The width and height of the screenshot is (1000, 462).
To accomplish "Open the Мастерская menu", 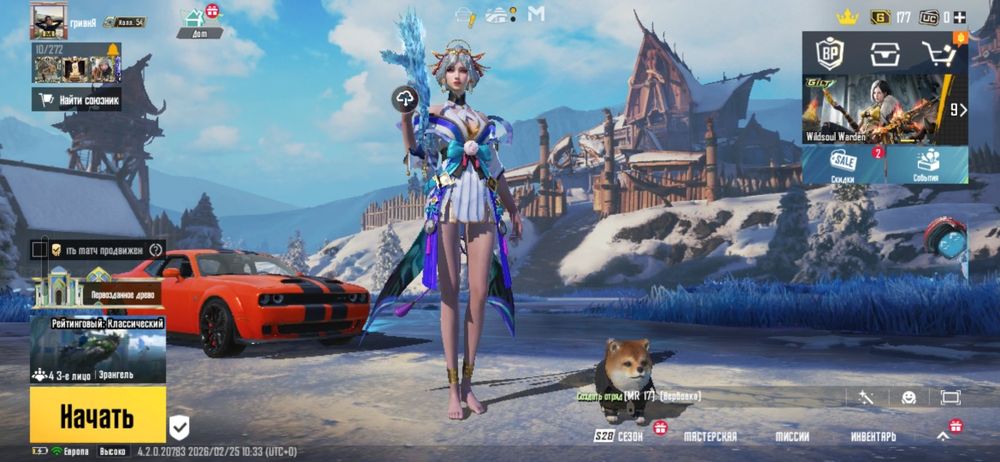I will (710, 437).
